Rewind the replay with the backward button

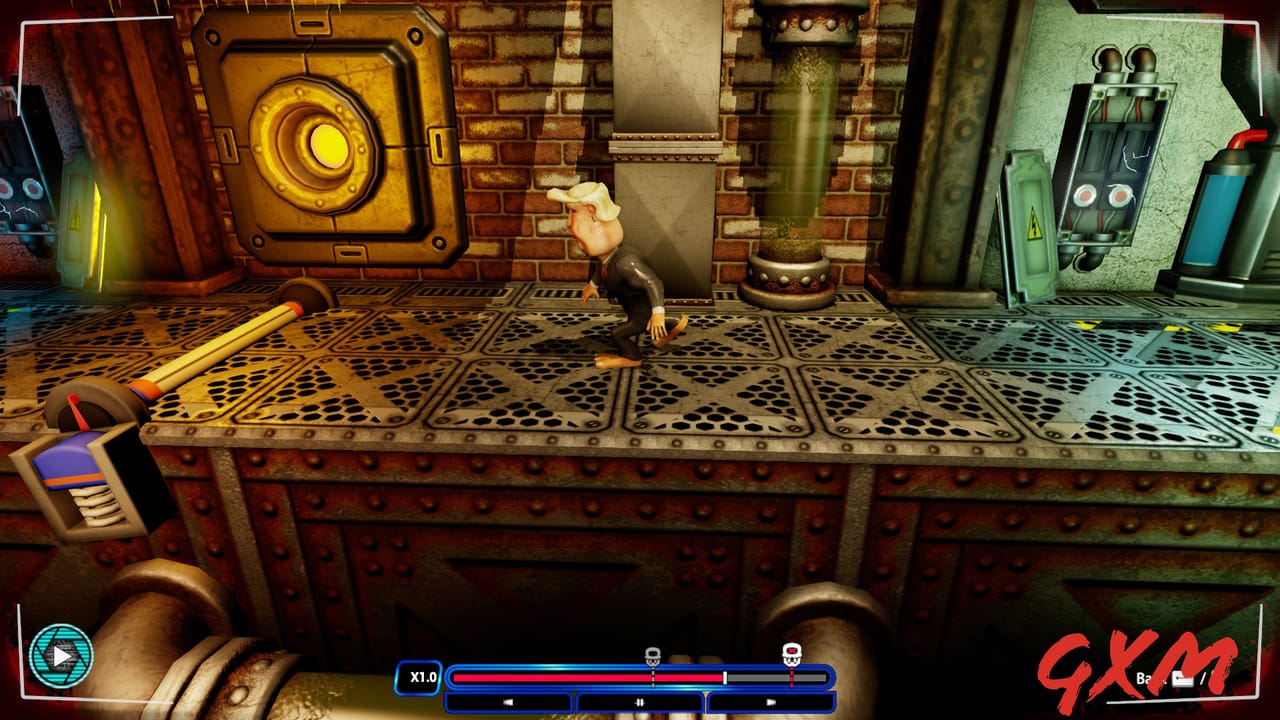[508, 702]
